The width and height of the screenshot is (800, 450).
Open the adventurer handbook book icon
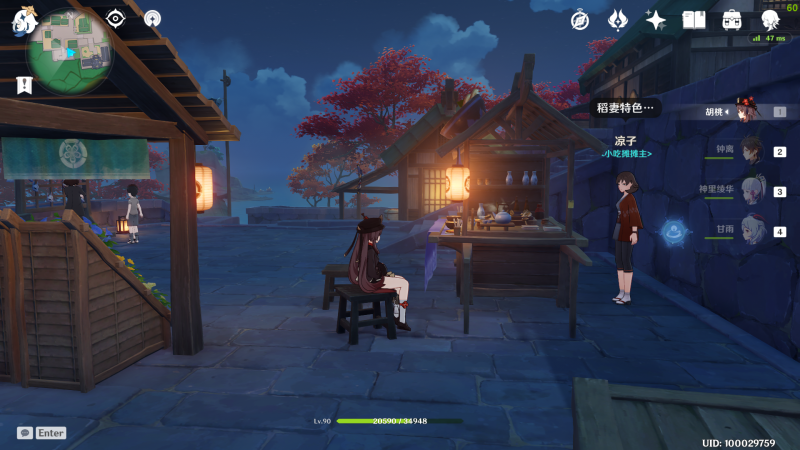coord(694,20)
